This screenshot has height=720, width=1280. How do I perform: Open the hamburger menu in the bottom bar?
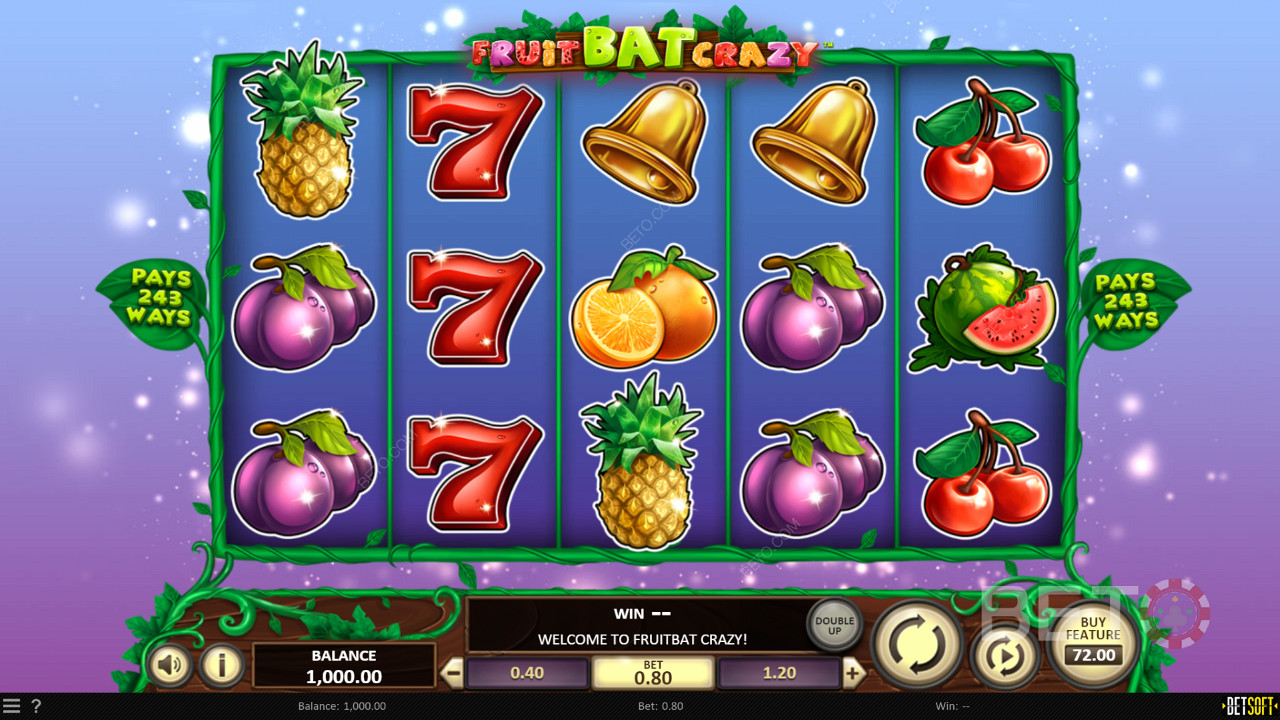(x=11, y=706)
